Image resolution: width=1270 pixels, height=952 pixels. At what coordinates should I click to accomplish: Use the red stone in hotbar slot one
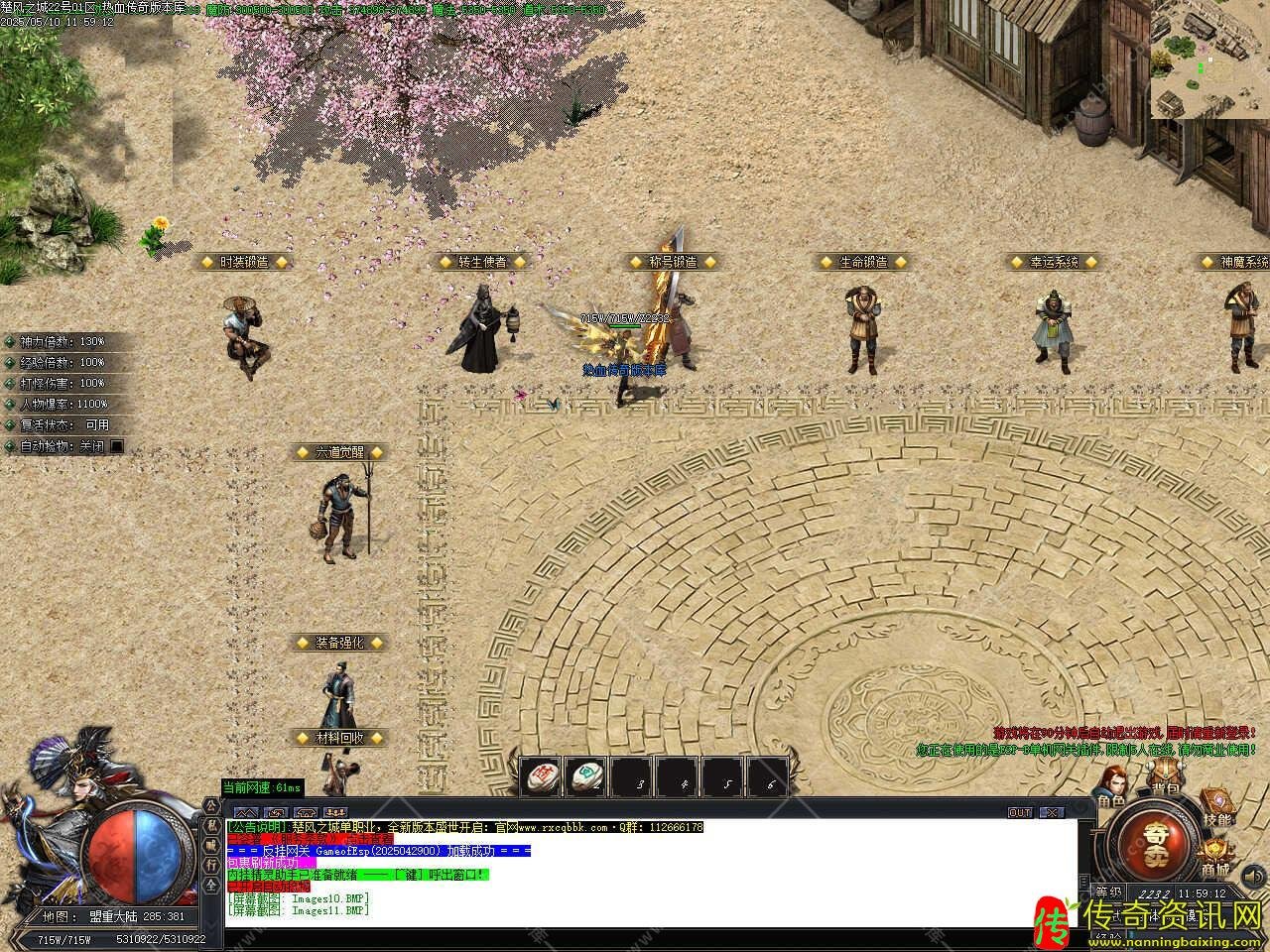click(542, 776)
